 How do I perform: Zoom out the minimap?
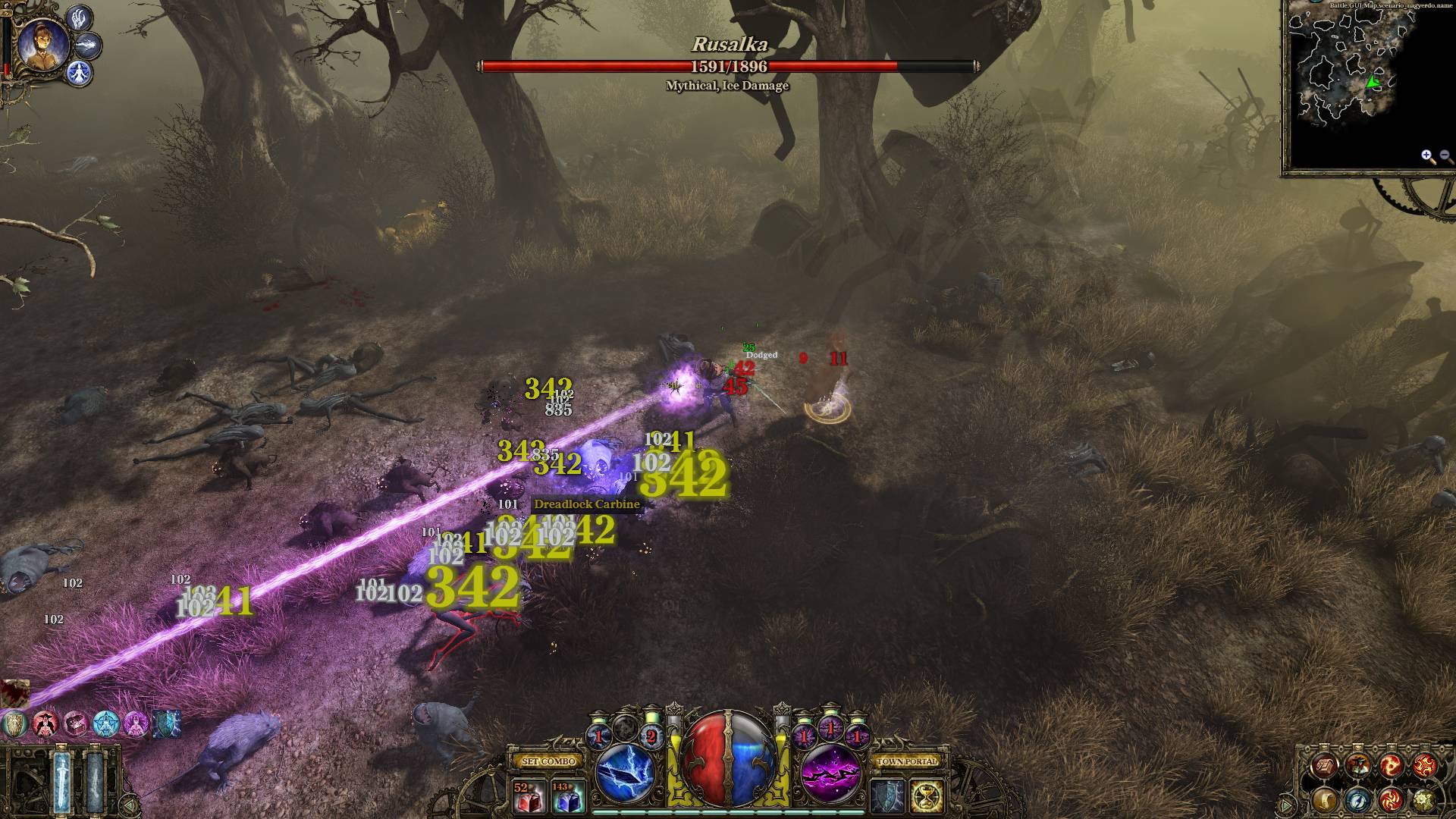[x=1446, y=157]
